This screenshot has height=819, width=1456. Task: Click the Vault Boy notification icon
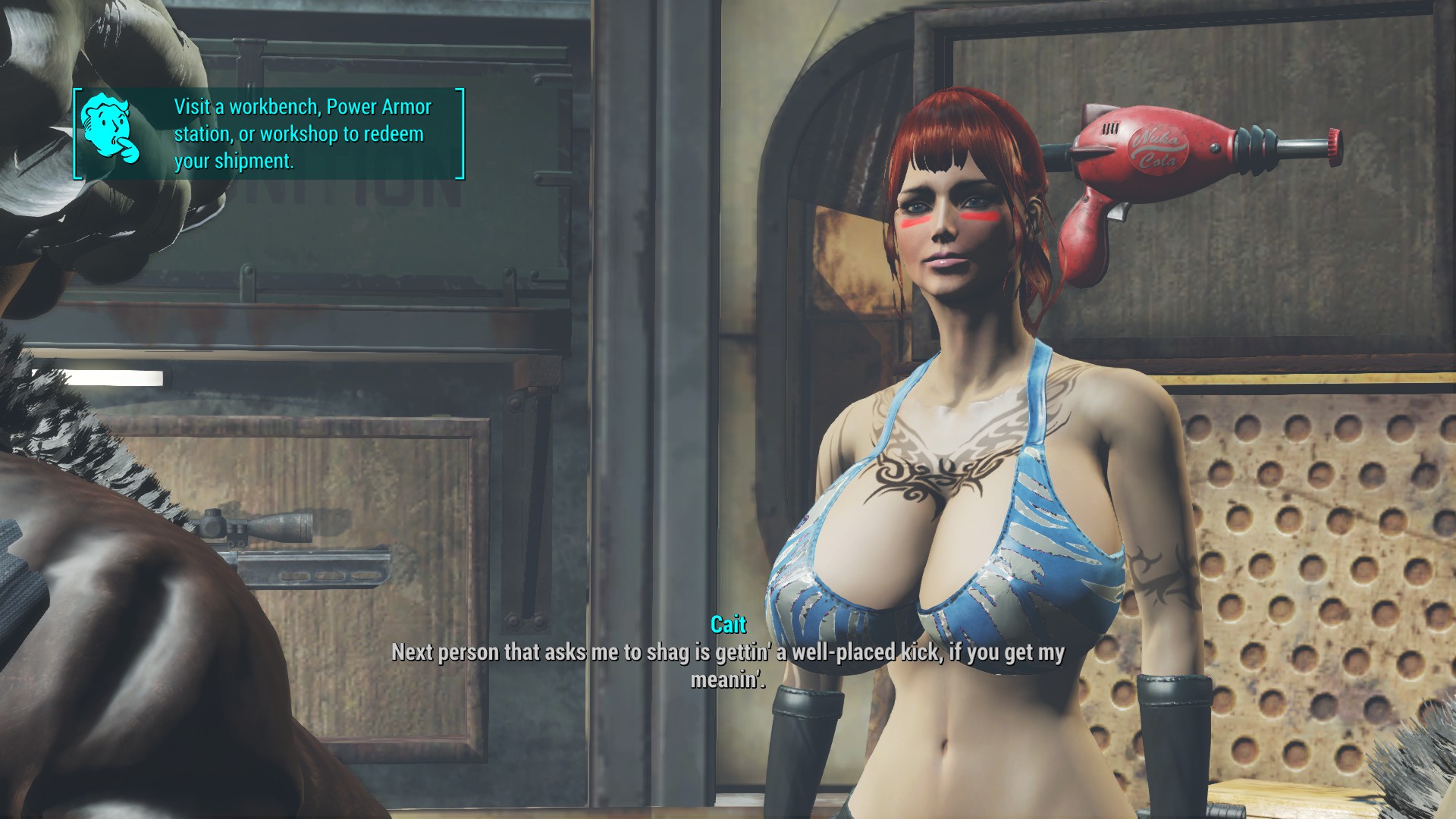(x=110, y=129)
